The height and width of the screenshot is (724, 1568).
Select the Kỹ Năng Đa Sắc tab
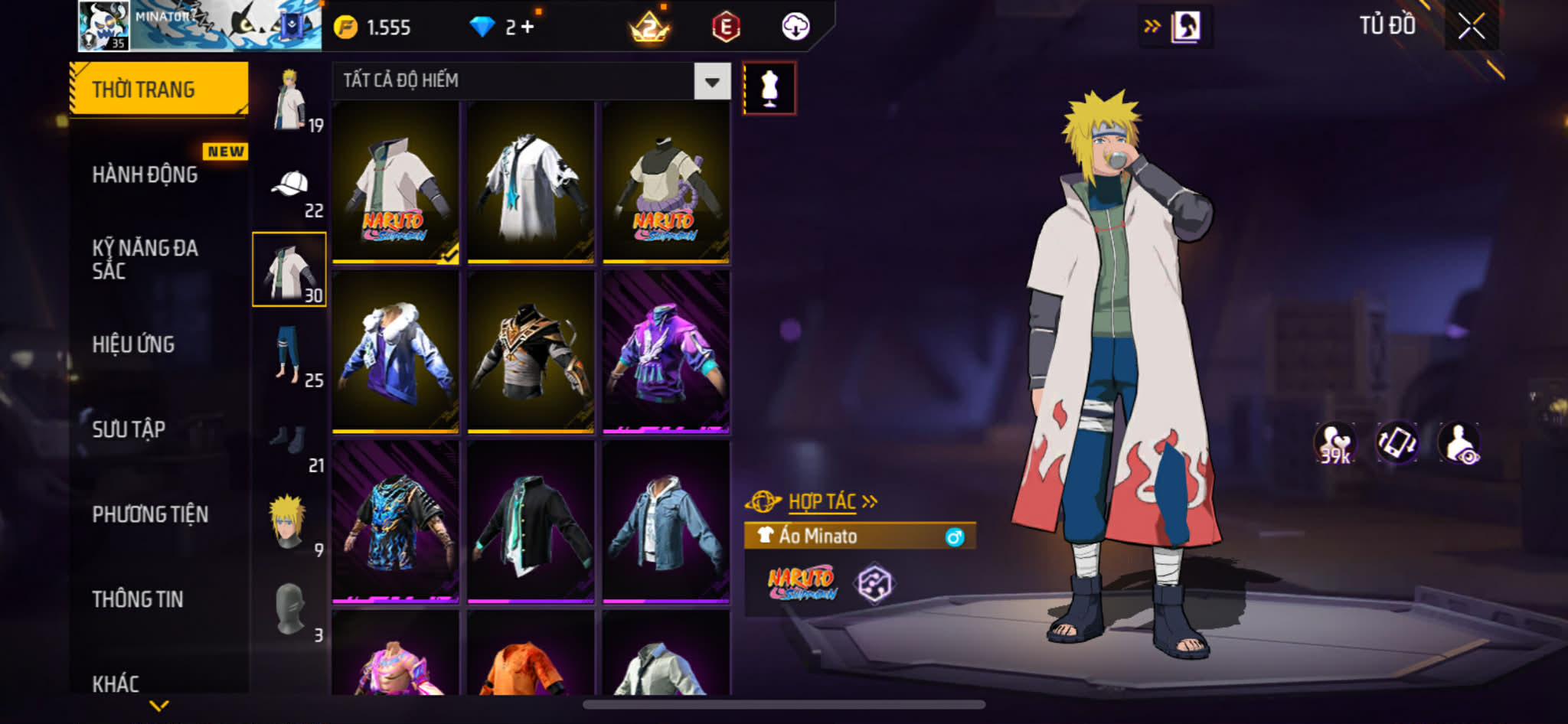pos(145,259)
